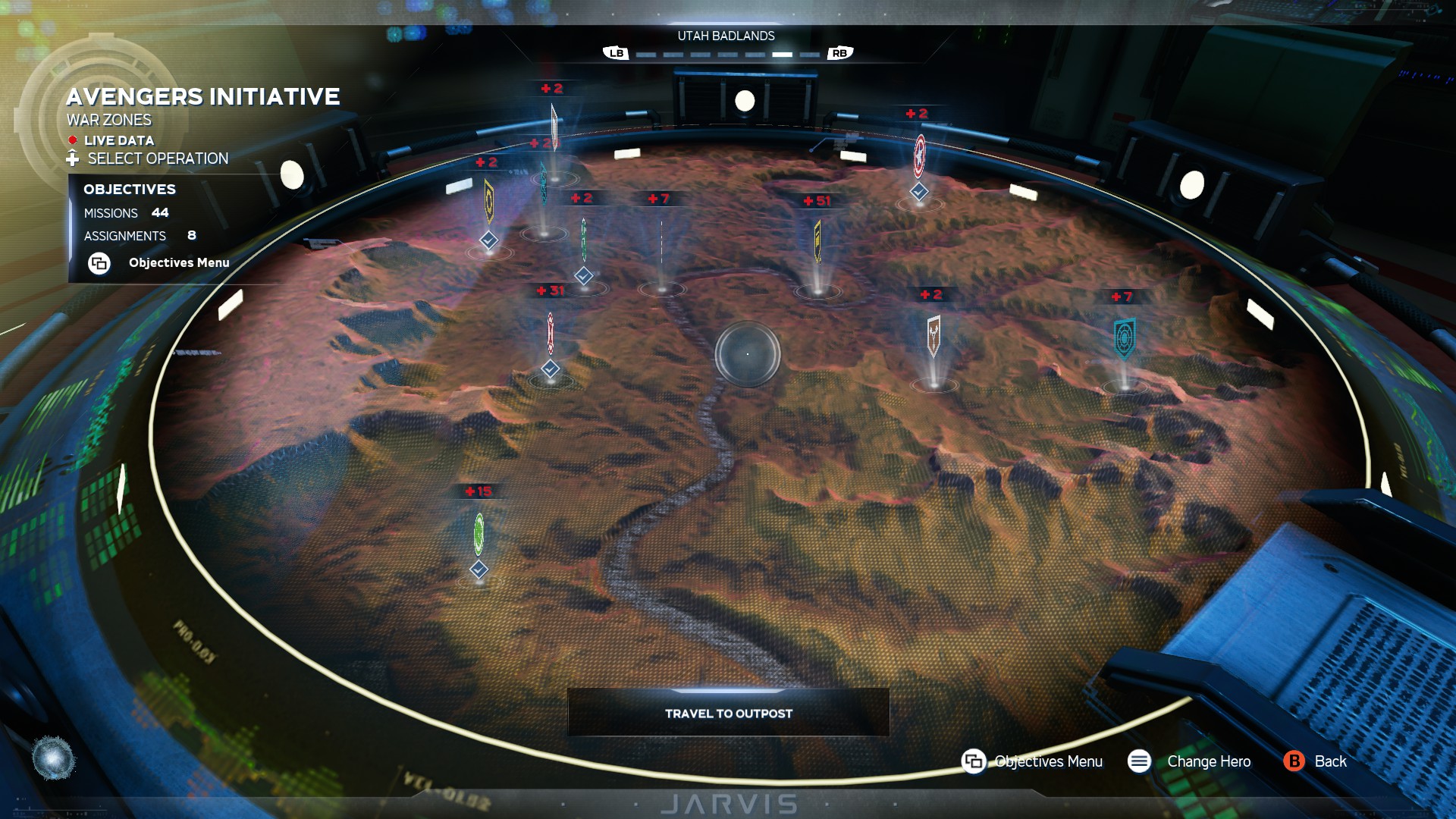Select the Travel to Outpost button
Viewport: 1456px width, 819px height.
point(728,713)
